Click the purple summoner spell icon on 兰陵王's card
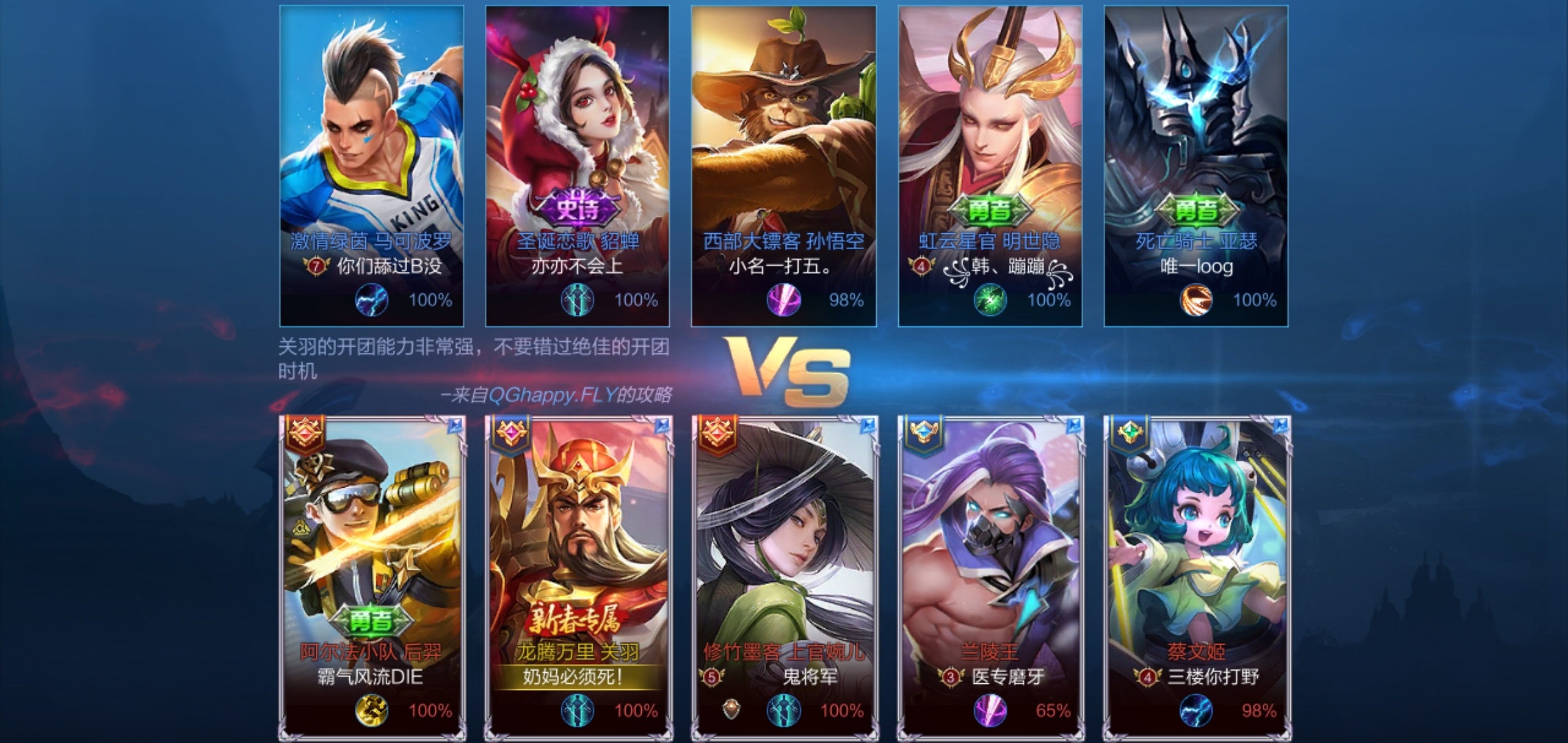The image size is (1568, 743). (990, 711)
